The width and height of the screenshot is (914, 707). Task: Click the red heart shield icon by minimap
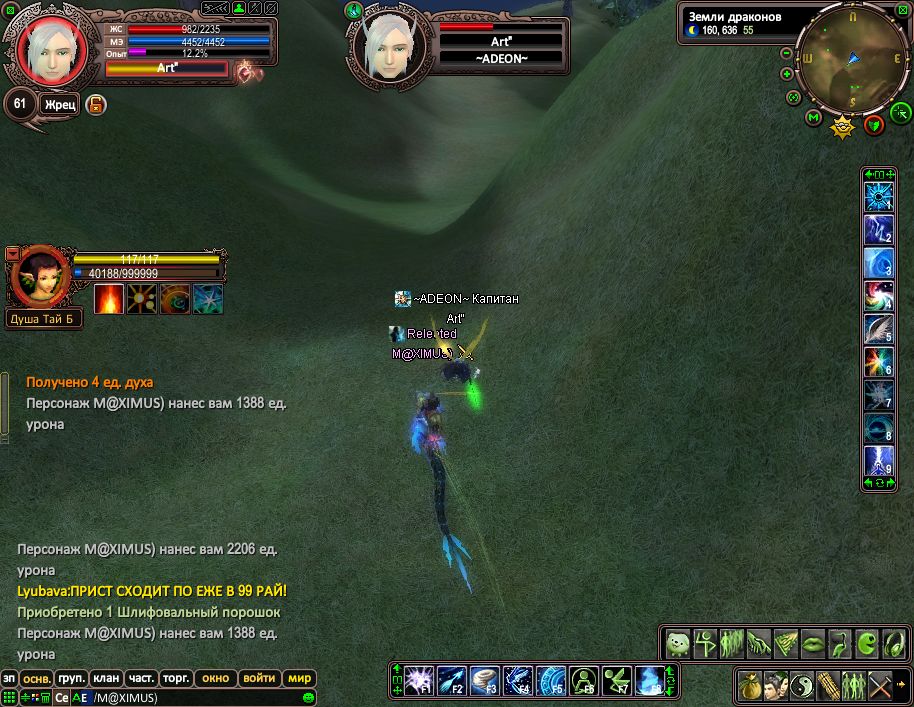tap(875, 124)
